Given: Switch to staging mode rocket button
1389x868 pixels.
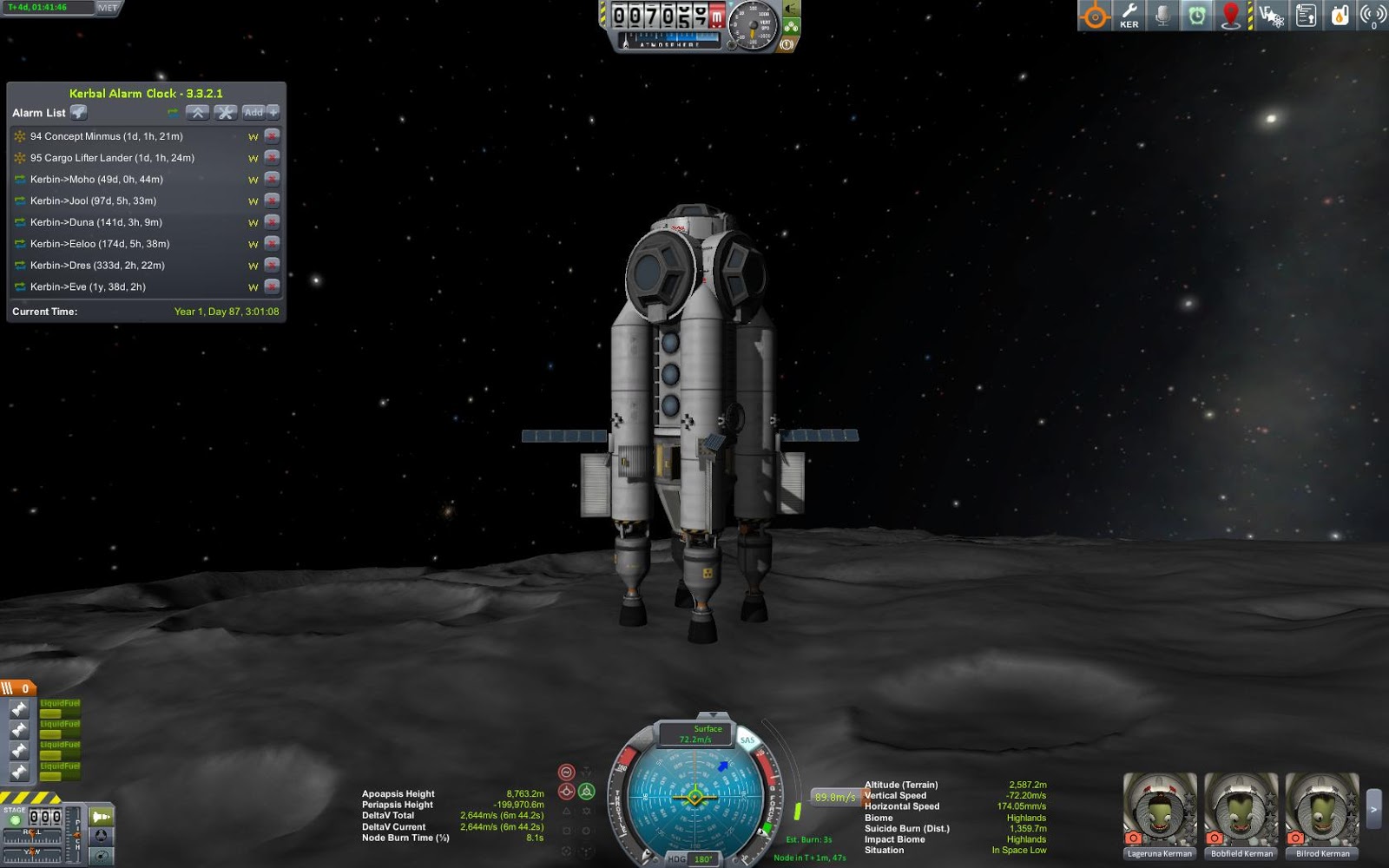Looking at the screenshot, I should pos(102,817).
